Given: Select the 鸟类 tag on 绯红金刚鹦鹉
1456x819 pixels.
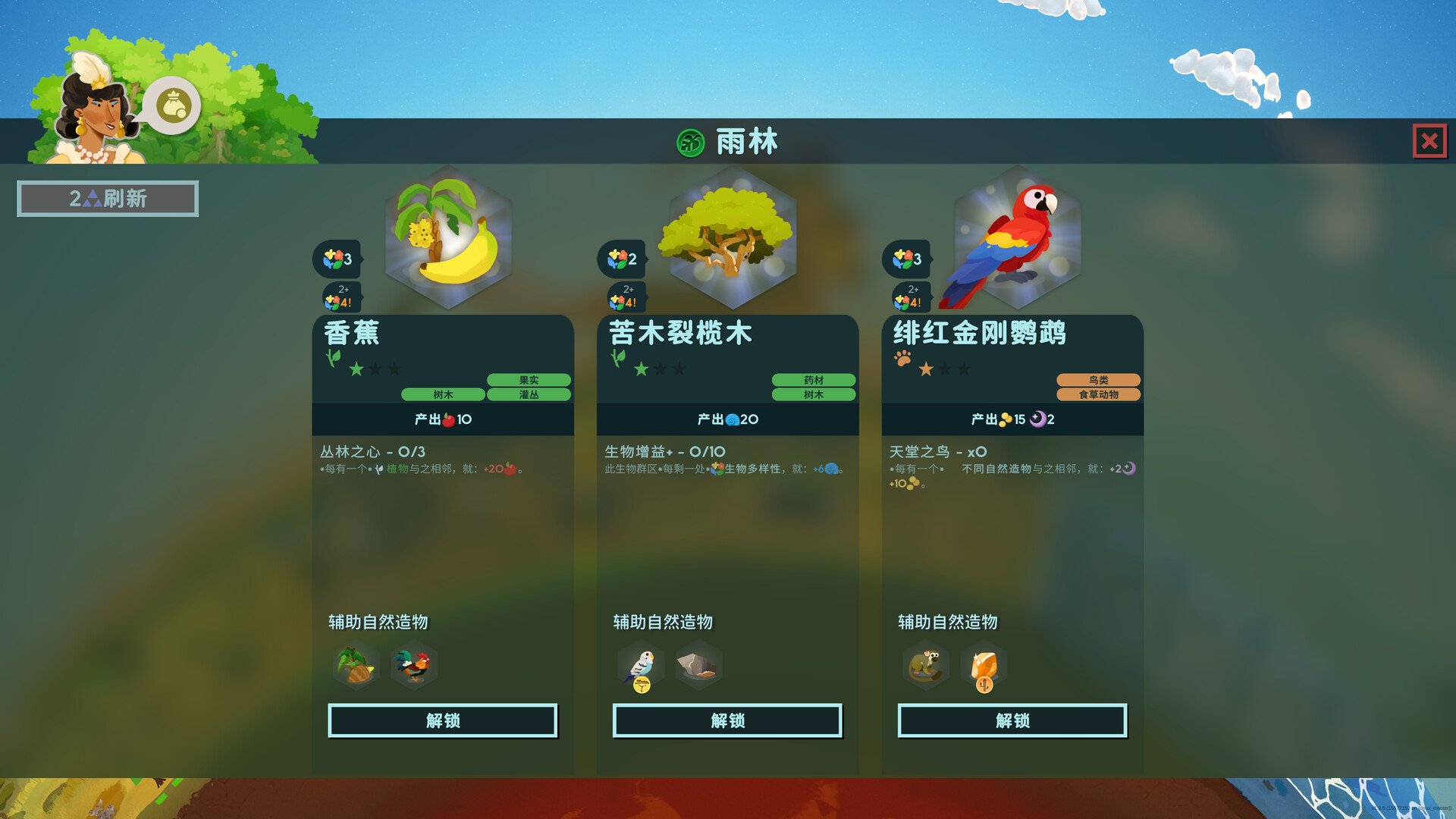Looking at the screenshot, I should (x=1099, y=381).
